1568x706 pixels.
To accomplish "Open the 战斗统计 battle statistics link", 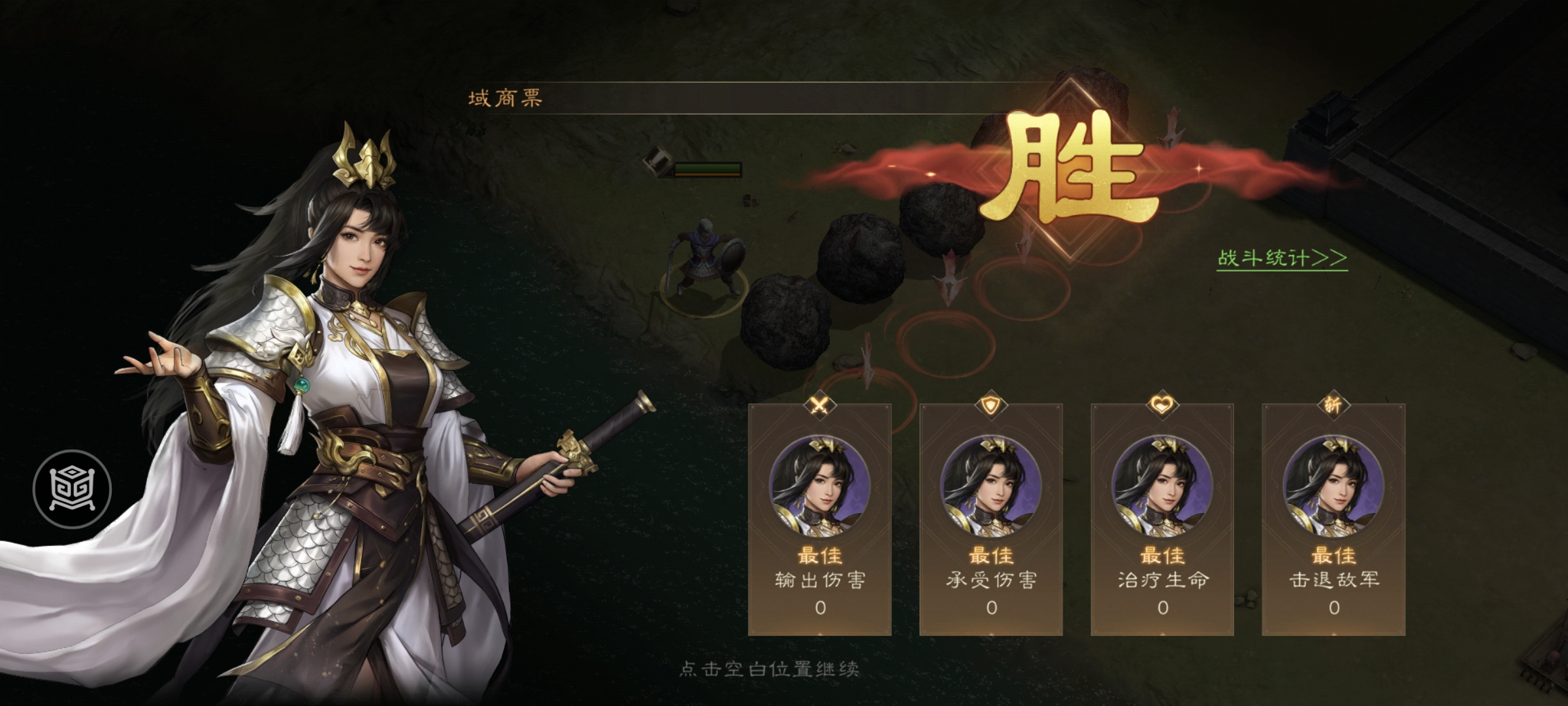I will 1281,258.
